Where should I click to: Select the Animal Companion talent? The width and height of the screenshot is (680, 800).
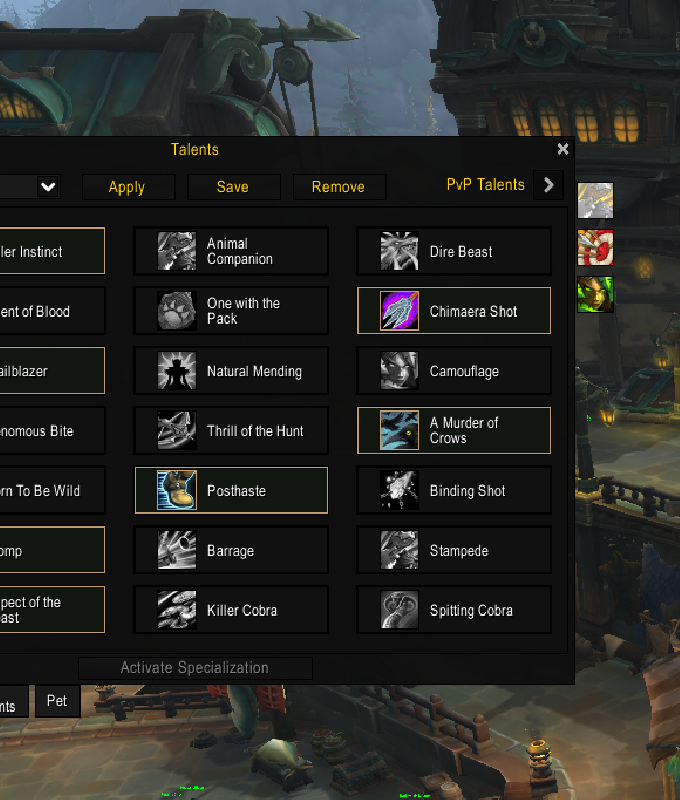point(231,251)
